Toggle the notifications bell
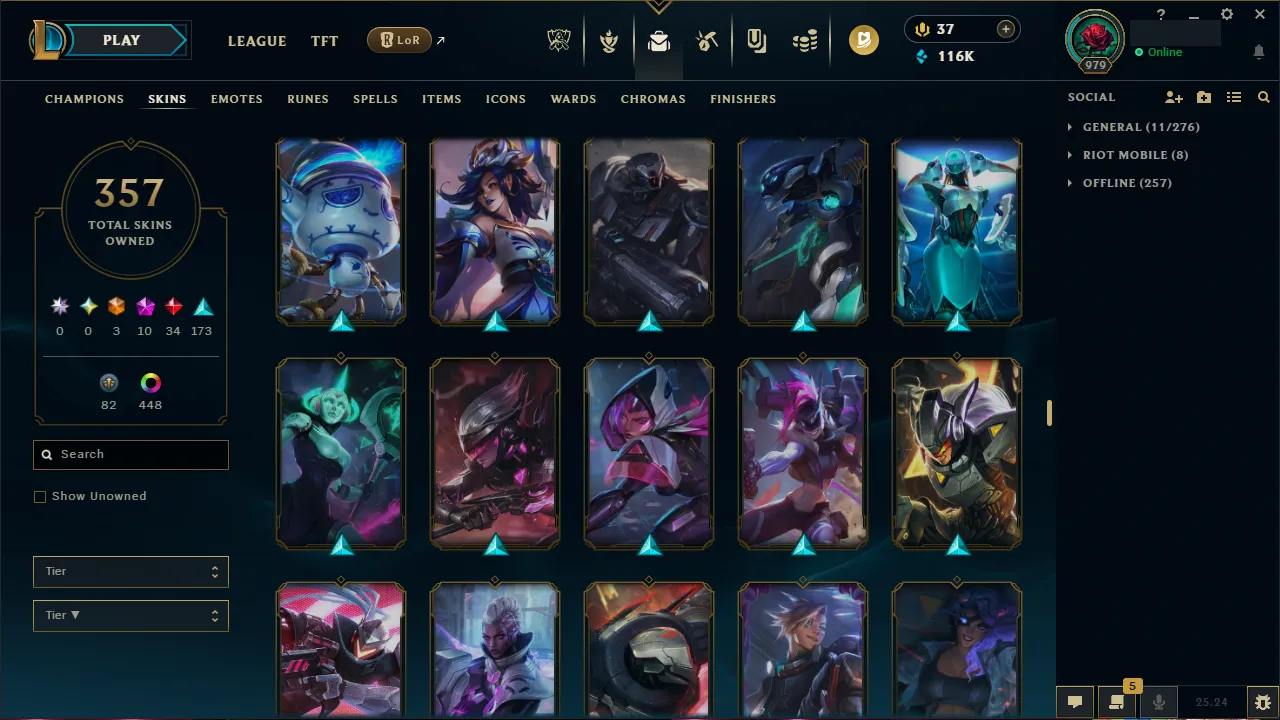Screen dimensions: 1280x720 (x=1258, y=51)
